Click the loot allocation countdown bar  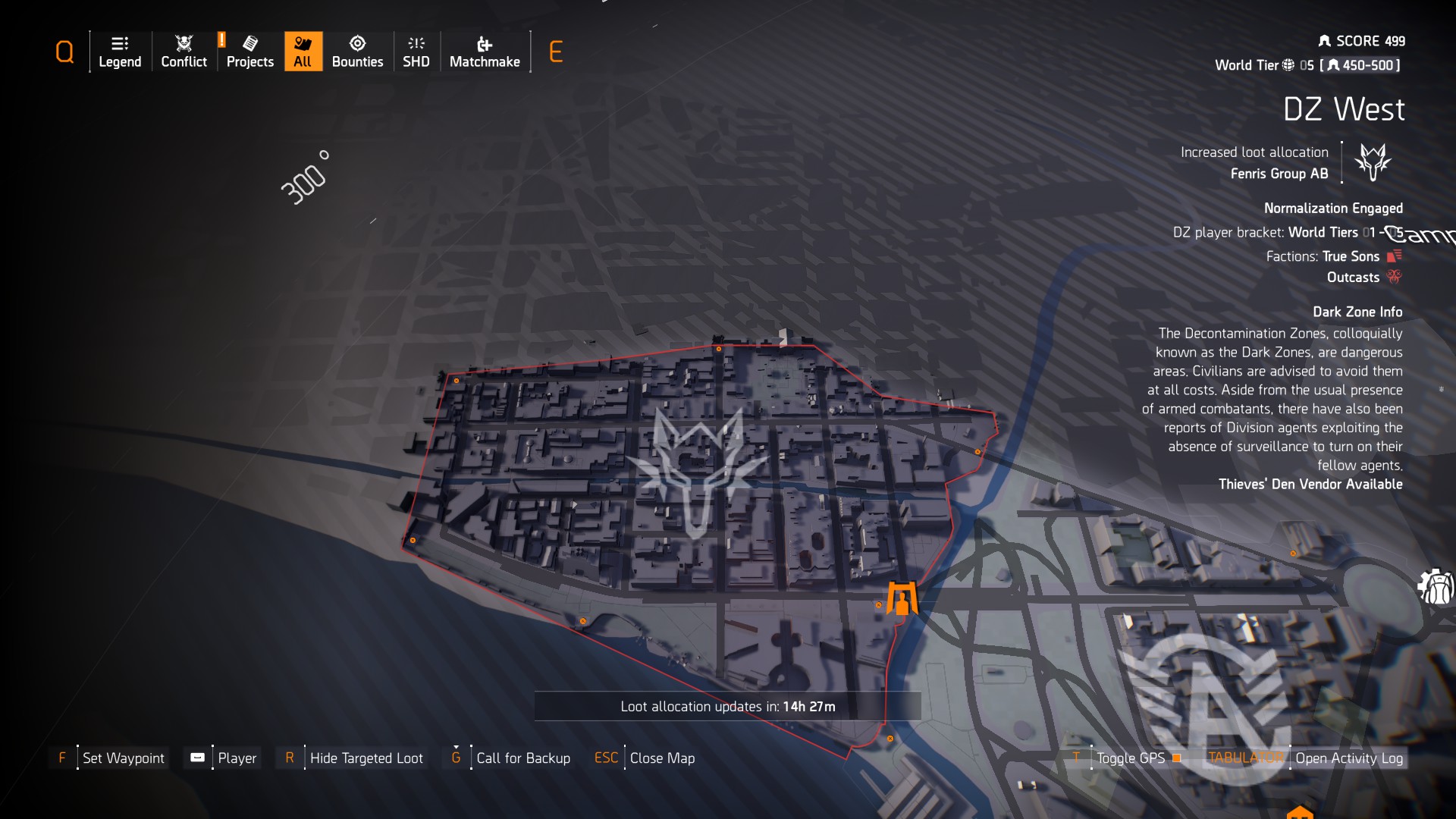tap(728, 705)
